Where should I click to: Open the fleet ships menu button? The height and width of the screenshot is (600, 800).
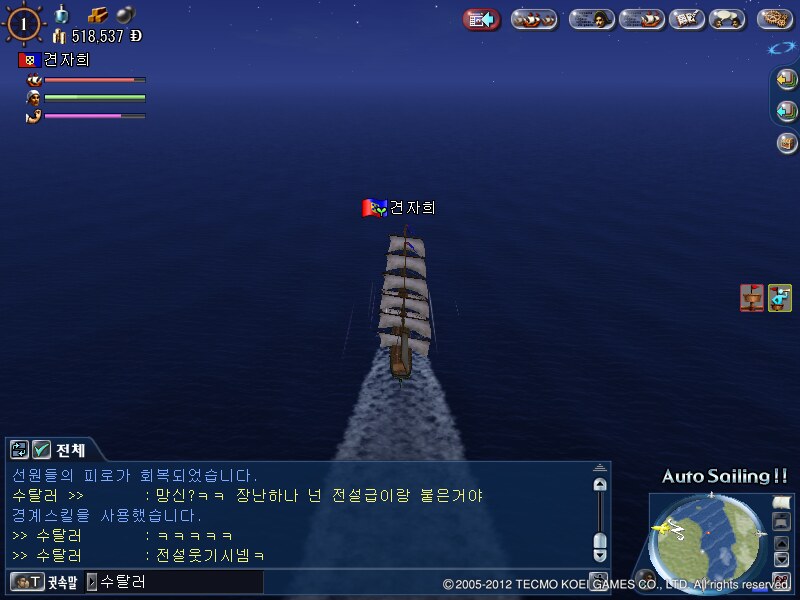(534, 19)
